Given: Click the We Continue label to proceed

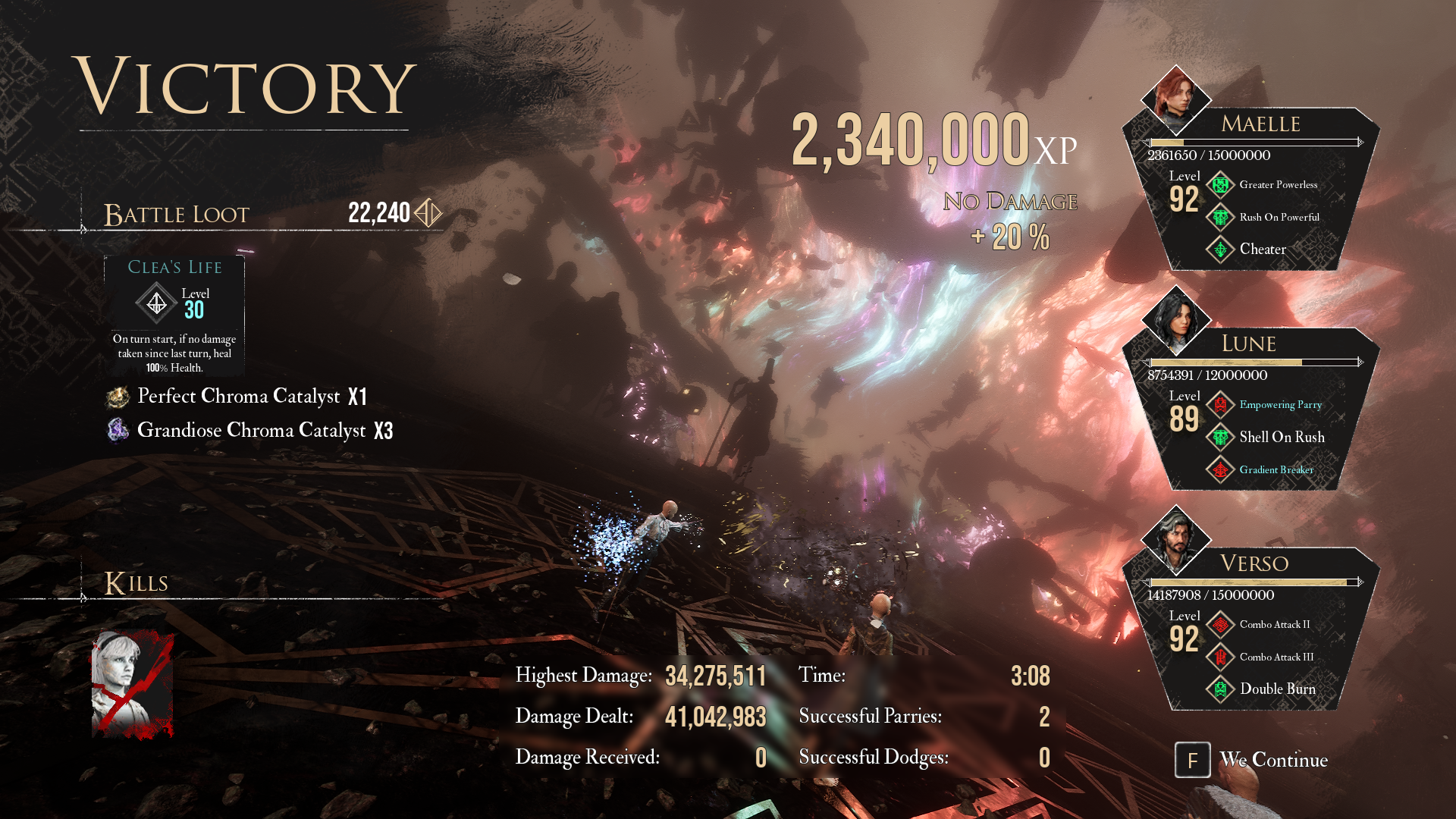Looking at the screenshot, I should (x=1273, y=760).
